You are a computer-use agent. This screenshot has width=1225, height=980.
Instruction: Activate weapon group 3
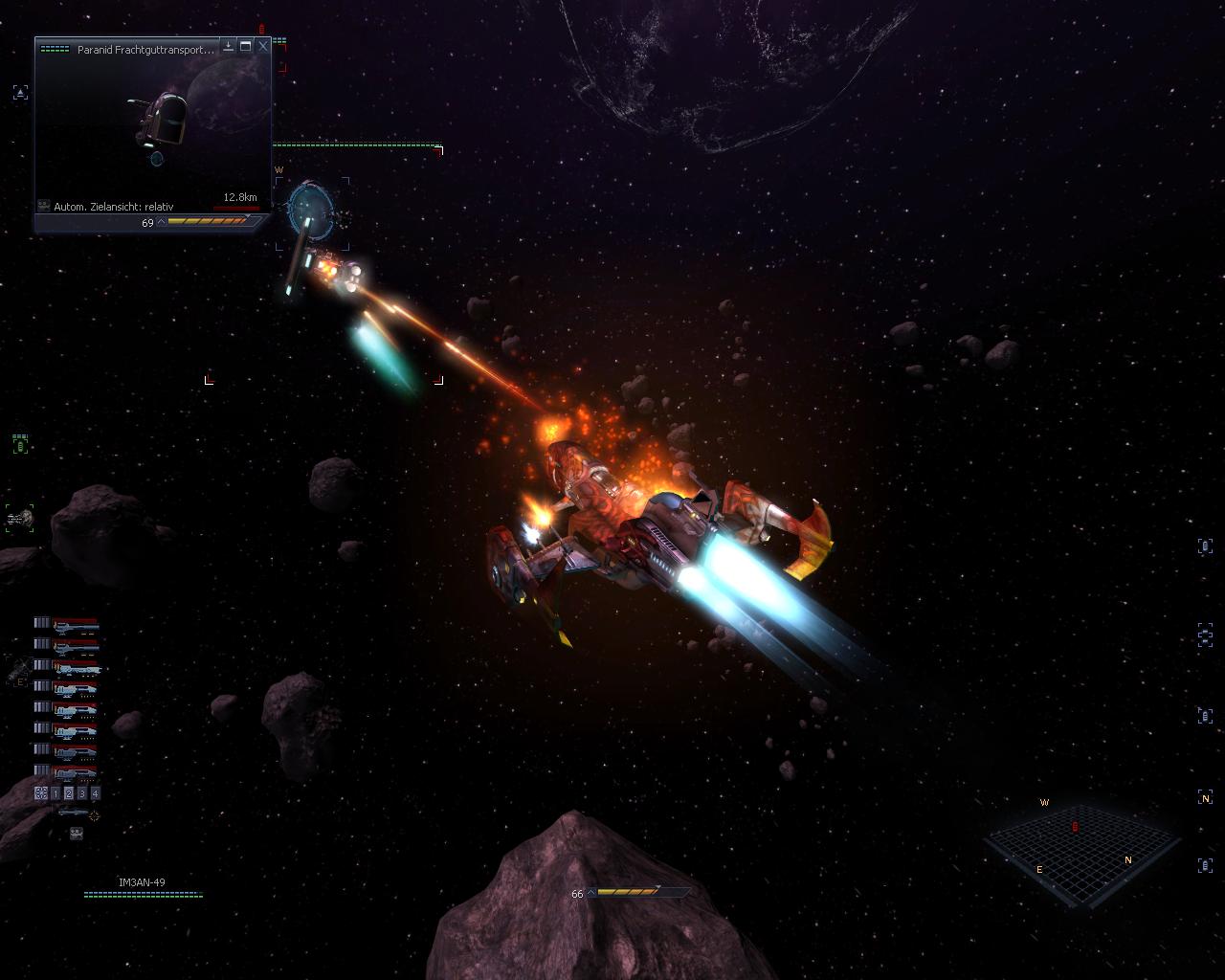click(x=82, y=793)
